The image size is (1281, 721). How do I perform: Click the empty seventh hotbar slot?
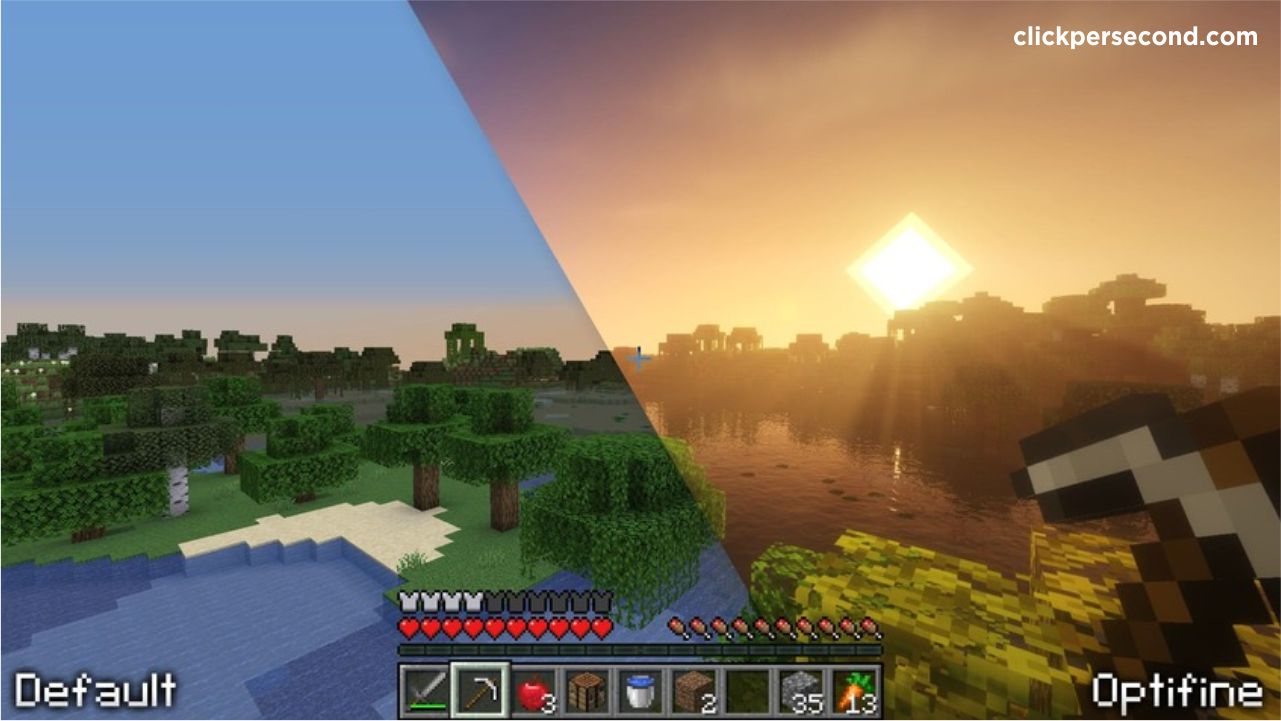pyautogui.click(x=747, y=690)
